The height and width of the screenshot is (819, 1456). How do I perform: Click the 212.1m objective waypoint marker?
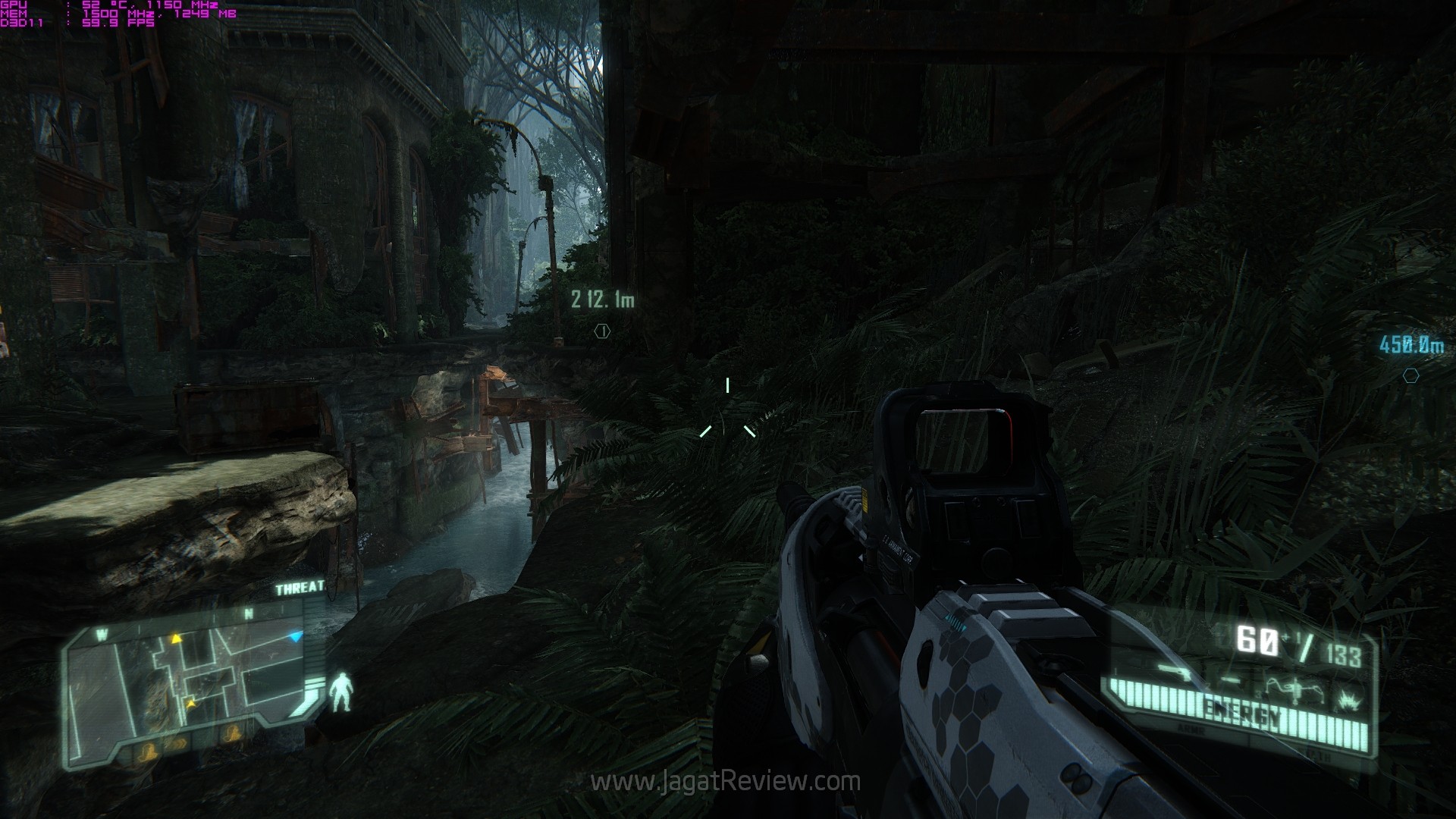[x=602, y=331]
